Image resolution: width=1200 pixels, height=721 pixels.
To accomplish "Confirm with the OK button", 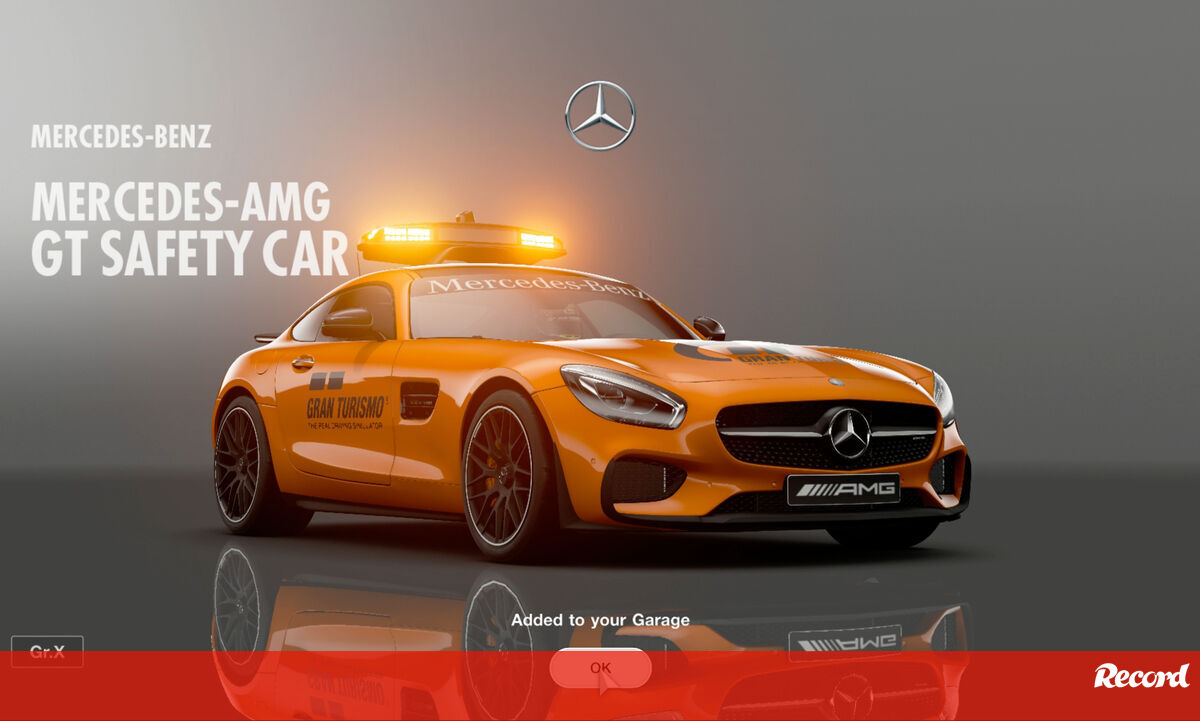I will click(x=600, y=667).
